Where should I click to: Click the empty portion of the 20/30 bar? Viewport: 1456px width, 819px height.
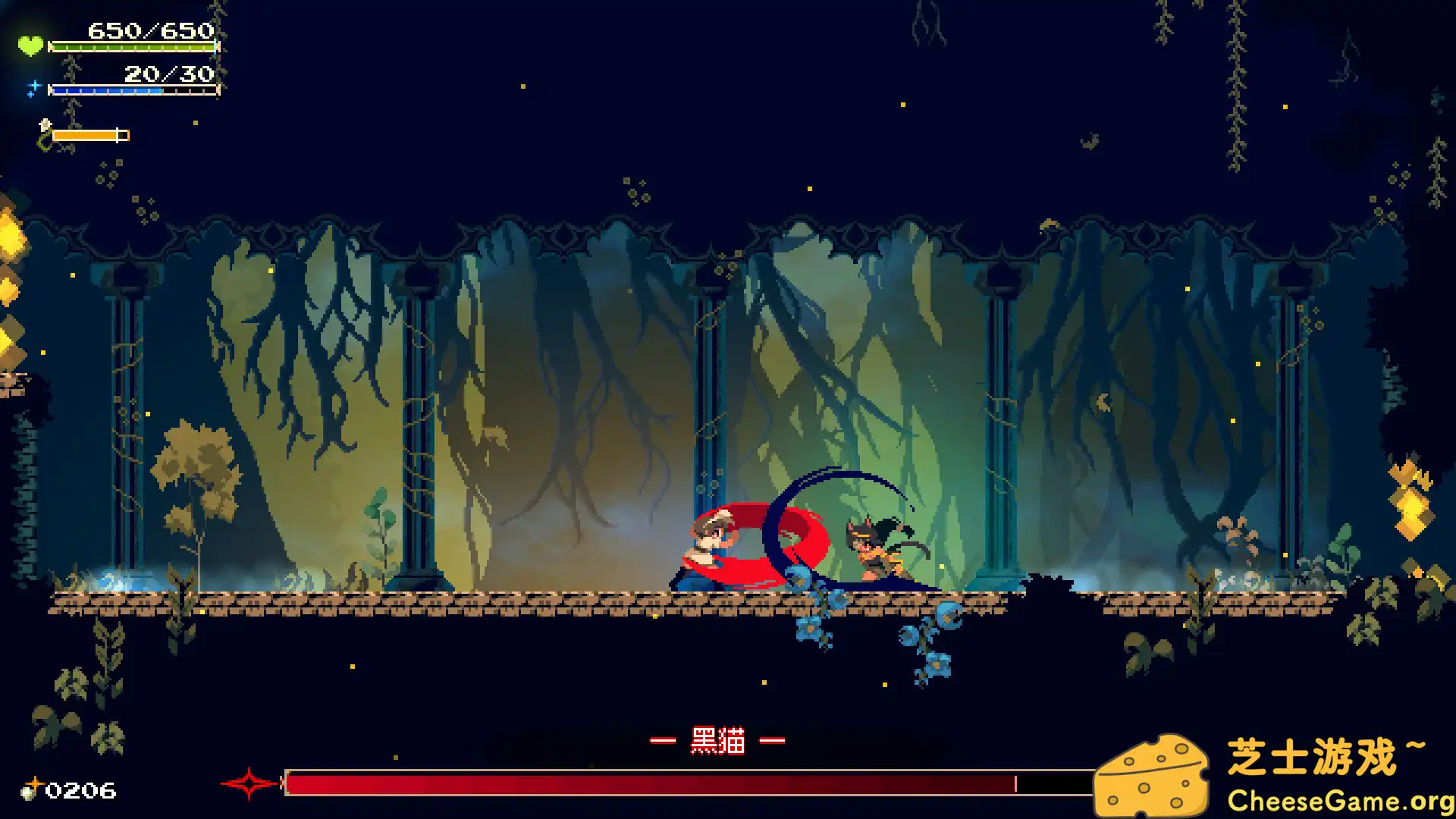click(191, 89)
